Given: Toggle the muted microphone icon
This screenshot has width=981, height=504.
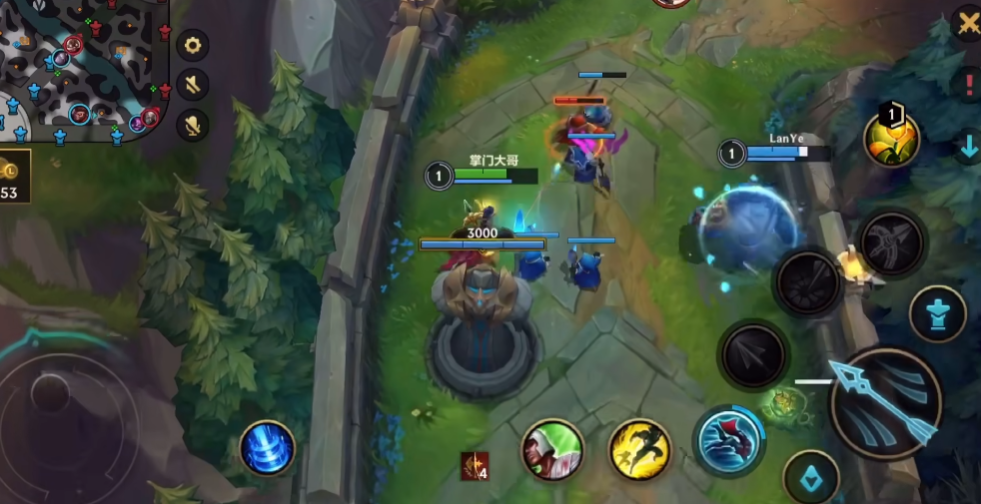Looking at the screenshot, I should (x=192, y=124).
